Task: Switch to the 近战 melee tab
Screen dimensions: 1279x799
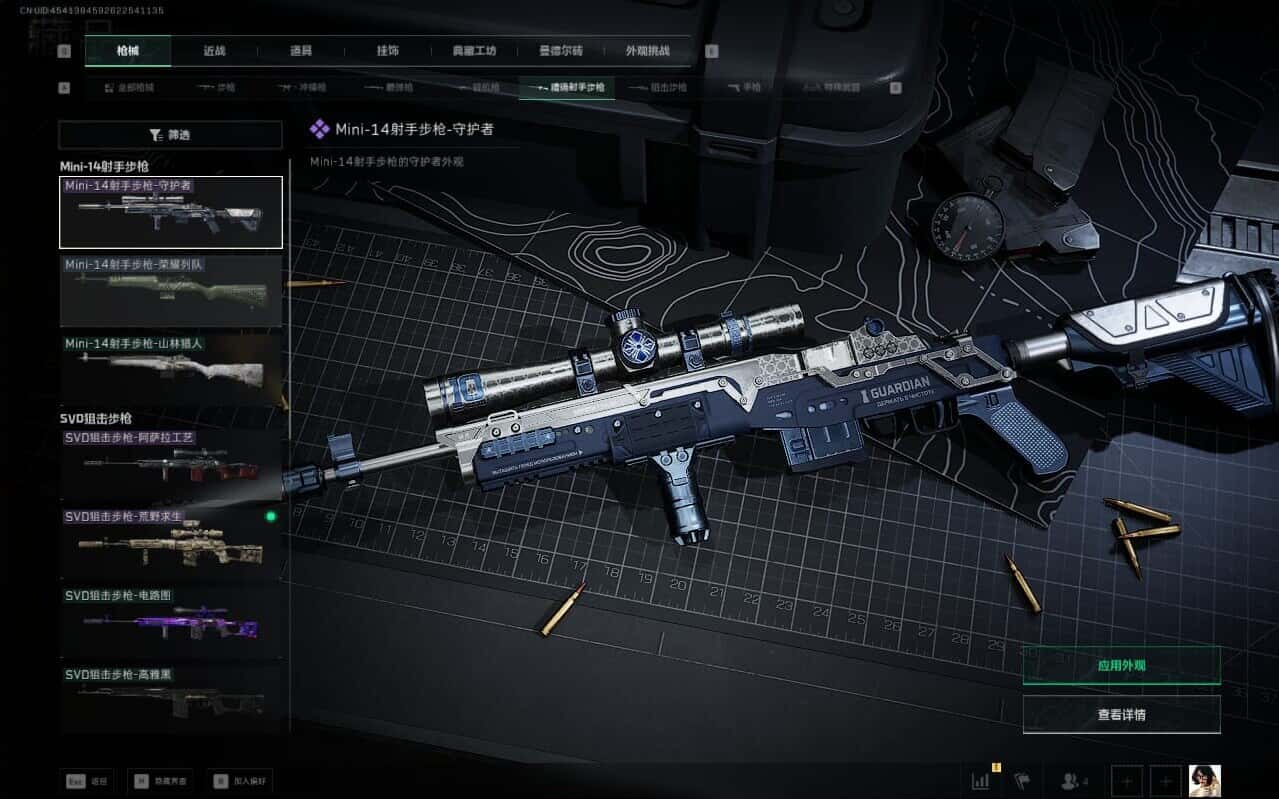Action: (215, 51)
